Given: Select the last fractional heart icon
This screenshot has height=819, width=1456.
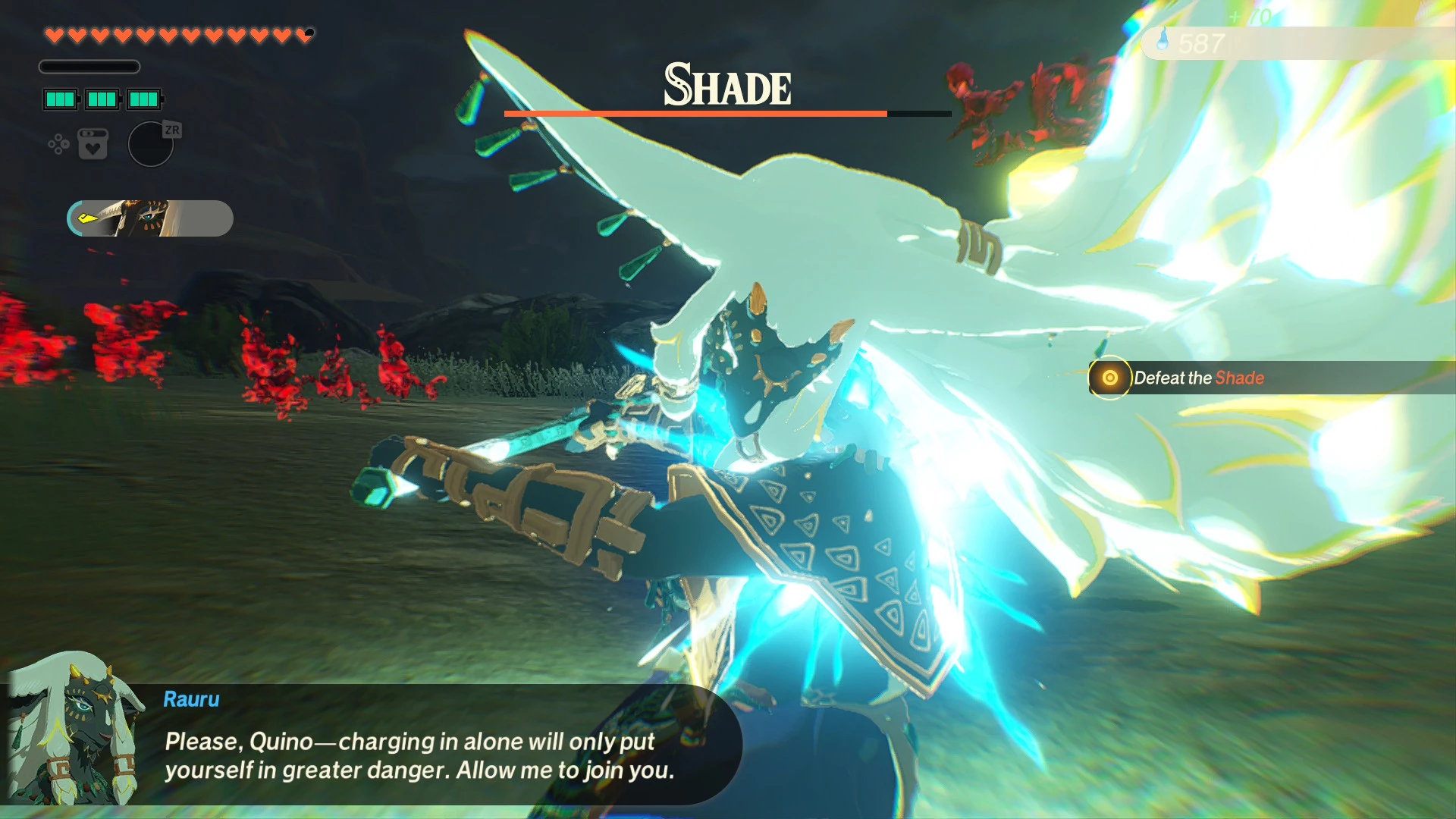Looking at the screenshot, I should click(x=305, y=35).
